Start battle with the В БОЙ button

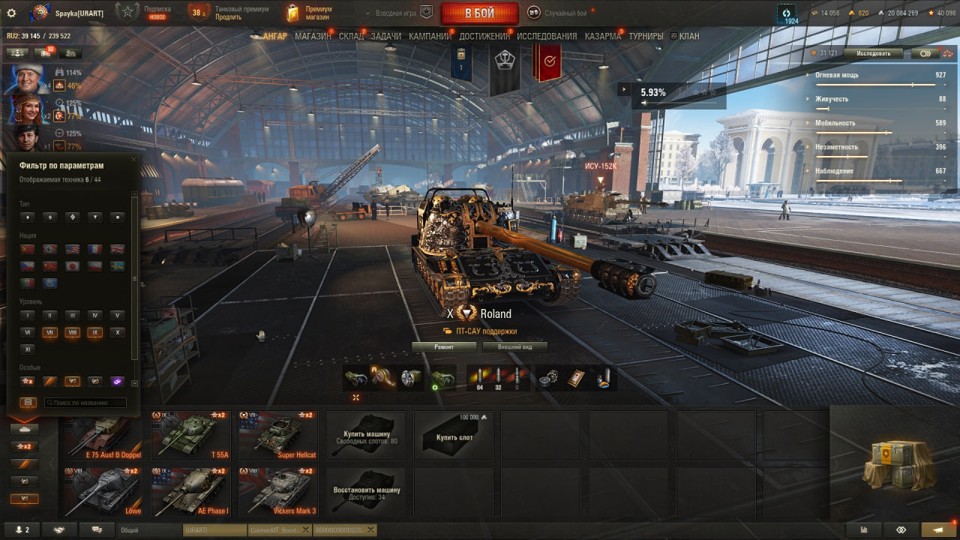[x=479, y=13]
